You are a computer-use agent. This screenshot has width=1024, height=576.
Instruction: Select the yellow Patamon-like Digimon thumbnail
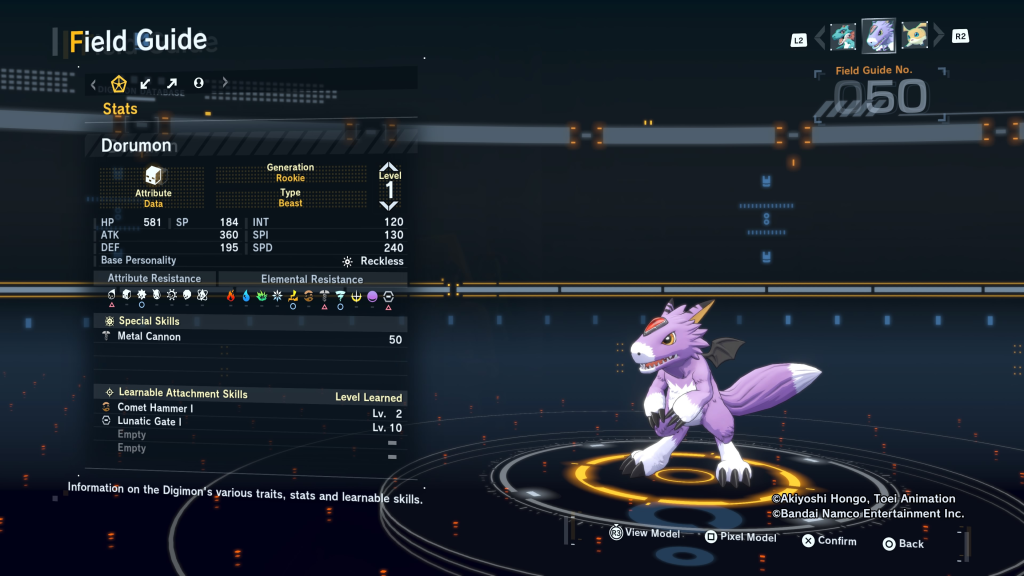pyautogui.click(x=914, y=37)
